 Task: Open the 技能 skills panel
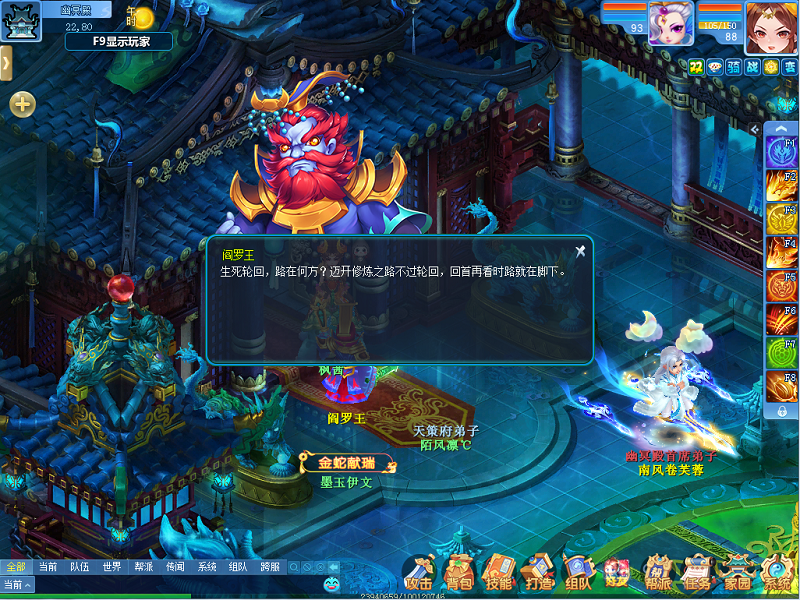click(x=497, y=573)
